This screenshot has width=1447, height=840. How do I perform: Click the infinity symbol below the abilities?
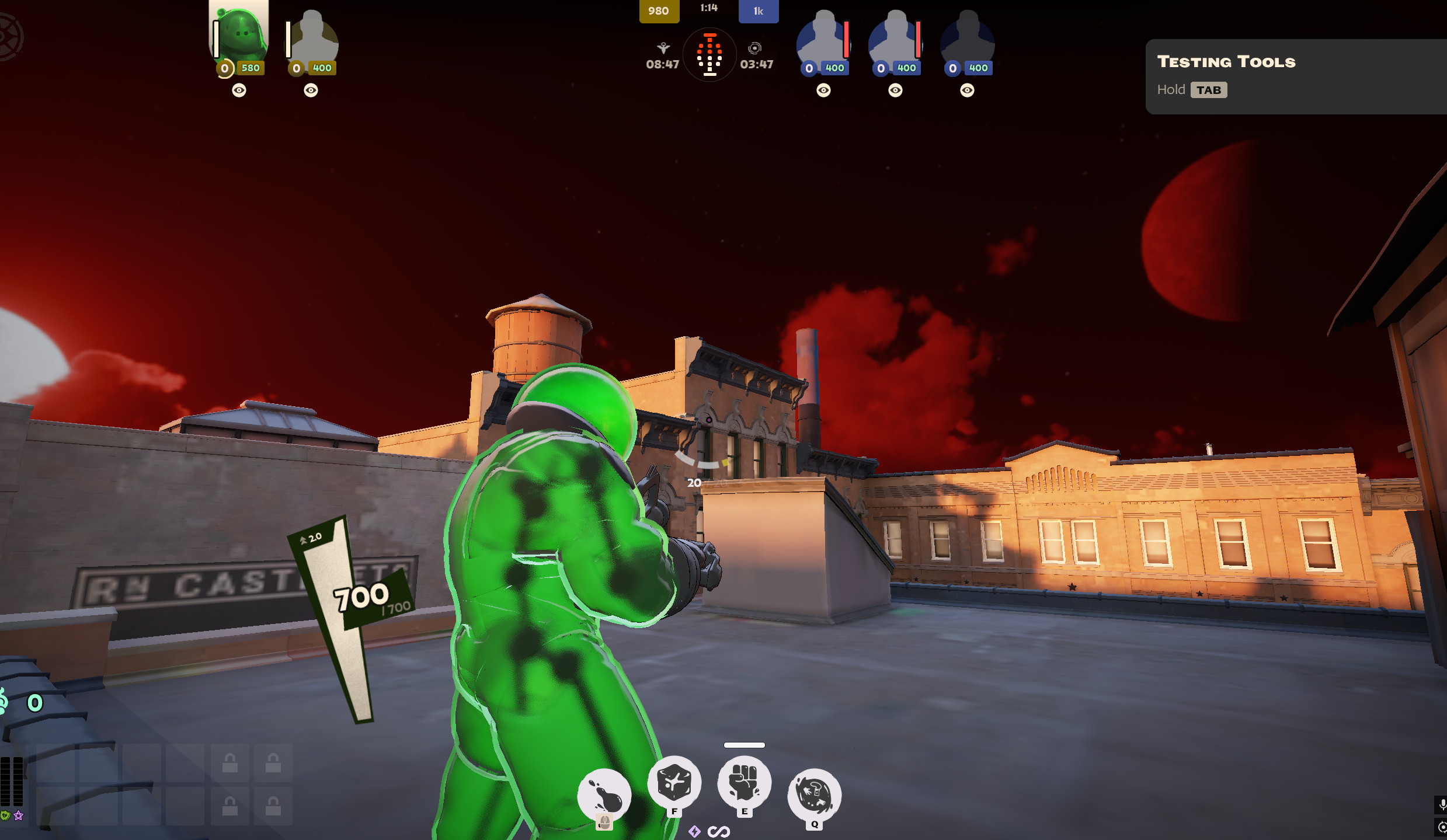719,831
